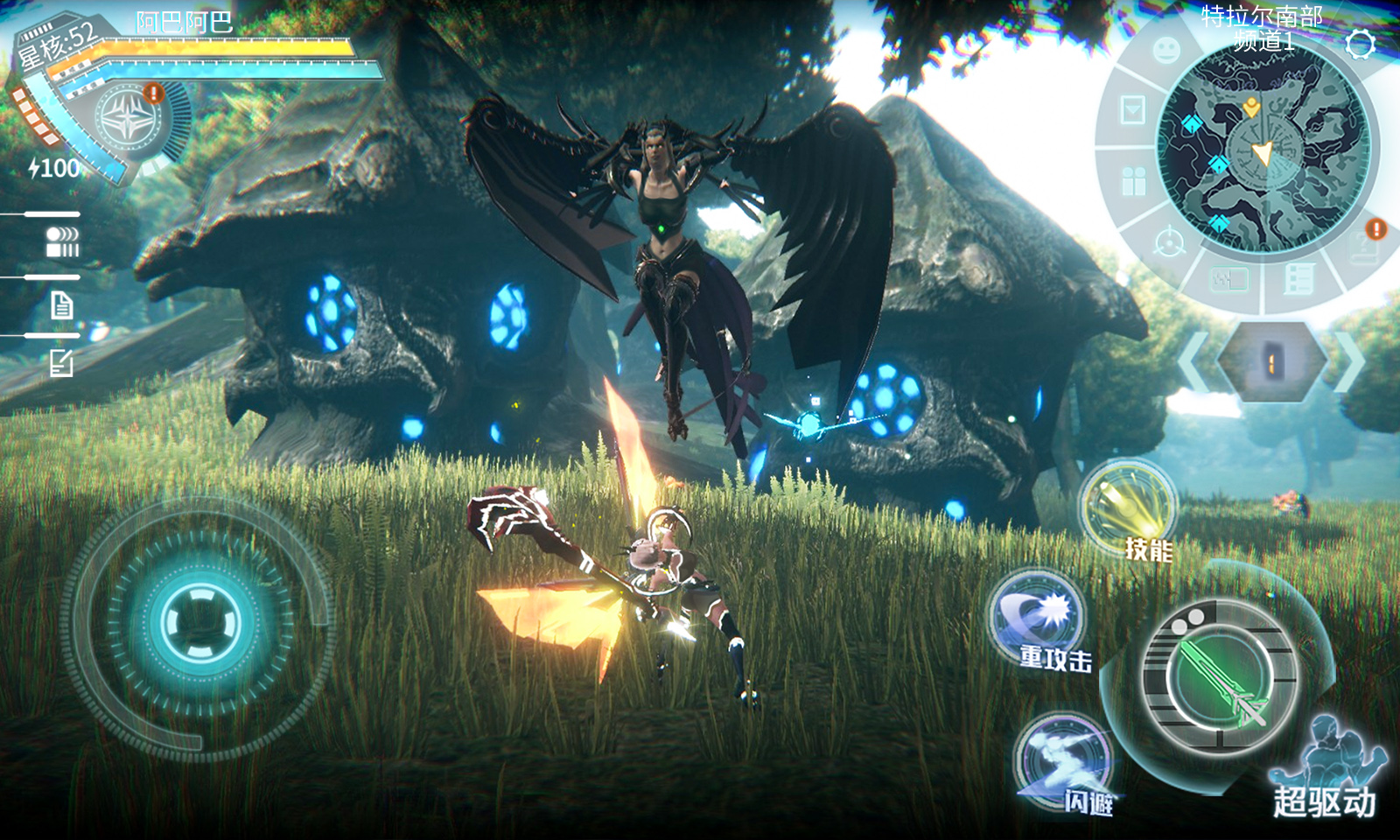
Task: Open the question-mark help book with alert
Action: click(1364, 247)
